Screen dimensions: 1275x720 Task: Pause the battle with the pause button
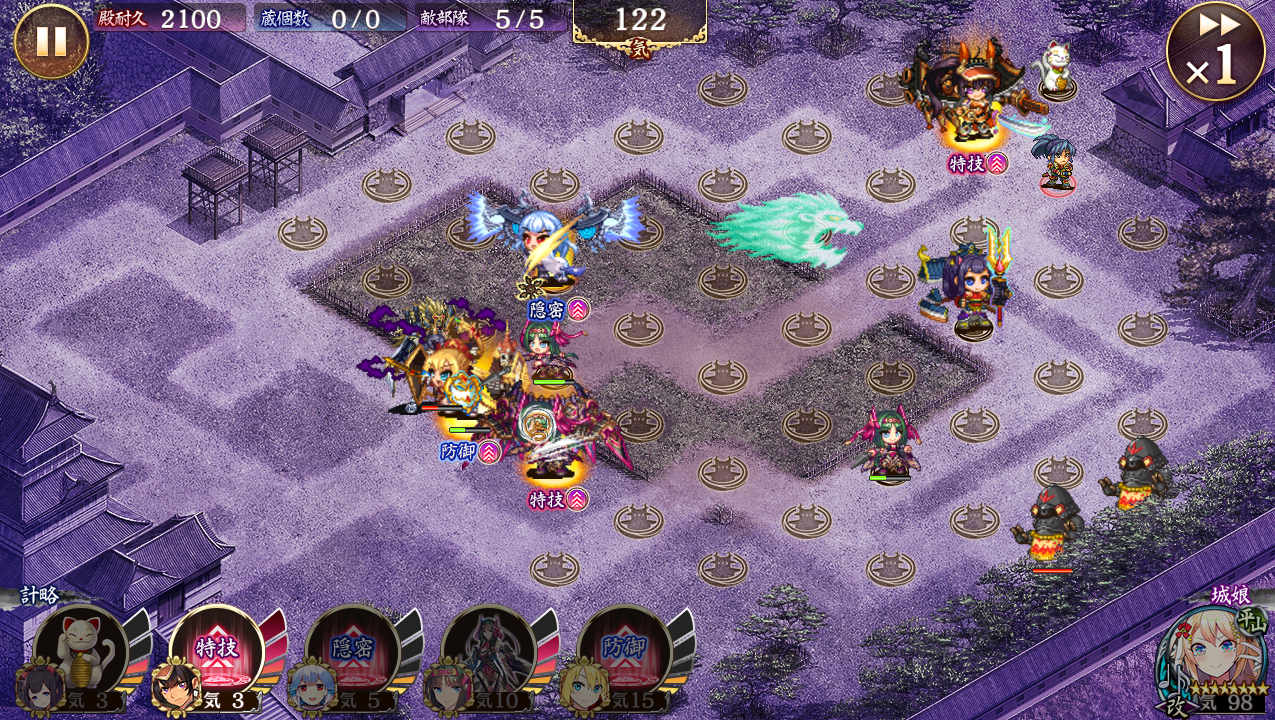click(51, 41)
